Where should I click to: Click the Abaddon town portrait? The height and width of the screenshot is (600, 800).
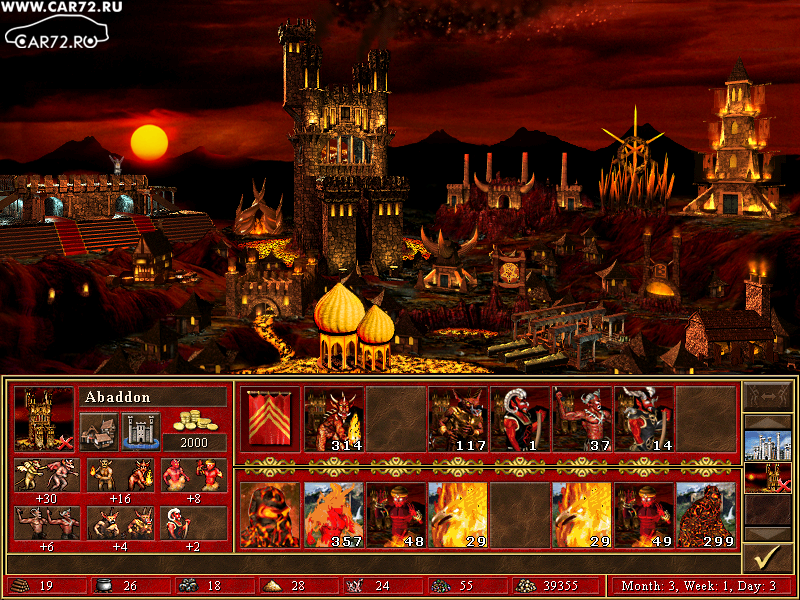point(44,419)
